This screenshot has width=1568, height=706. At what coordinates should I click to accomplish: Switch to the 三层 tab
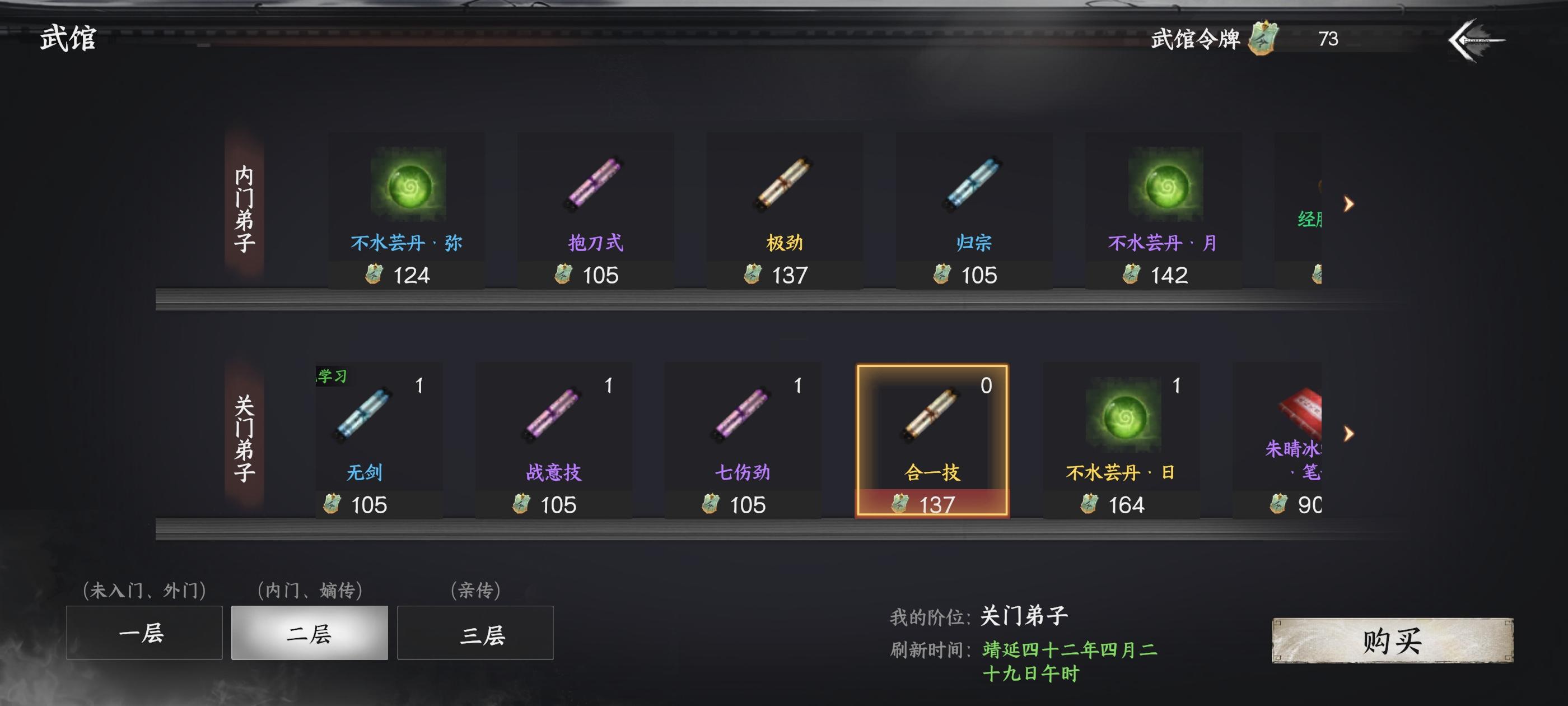click(x=475, y=634)
